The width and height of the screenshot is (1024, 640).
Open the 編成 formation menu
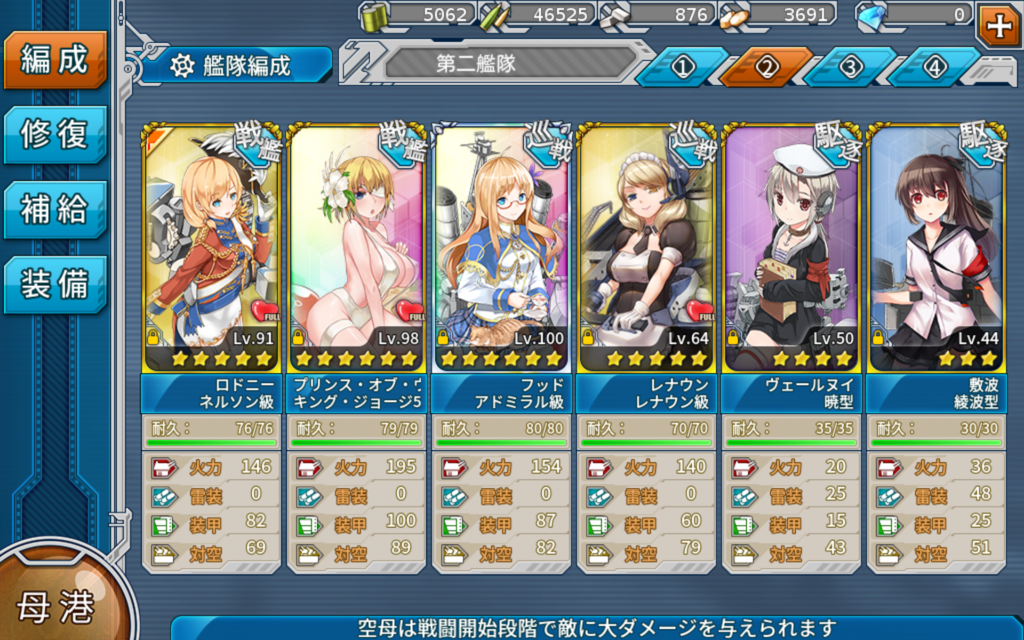(x=55, y=60)
